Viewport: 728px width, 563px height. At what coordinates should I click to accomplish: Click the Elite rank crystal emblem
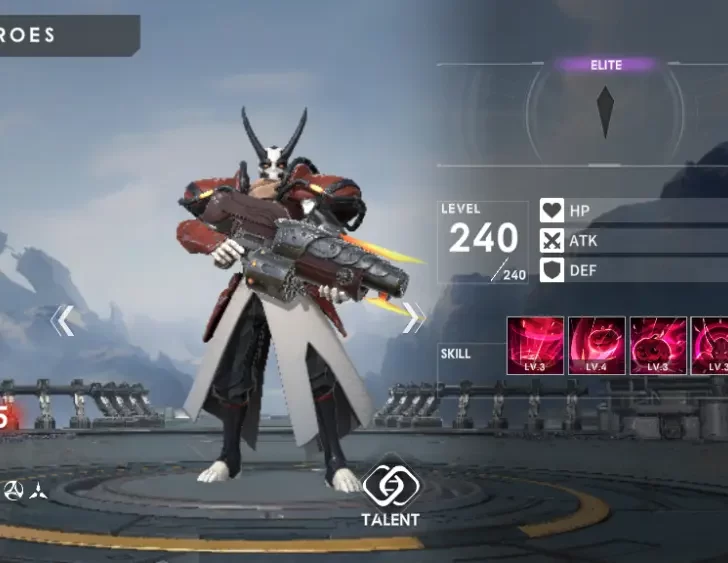[x=605, y=112]
